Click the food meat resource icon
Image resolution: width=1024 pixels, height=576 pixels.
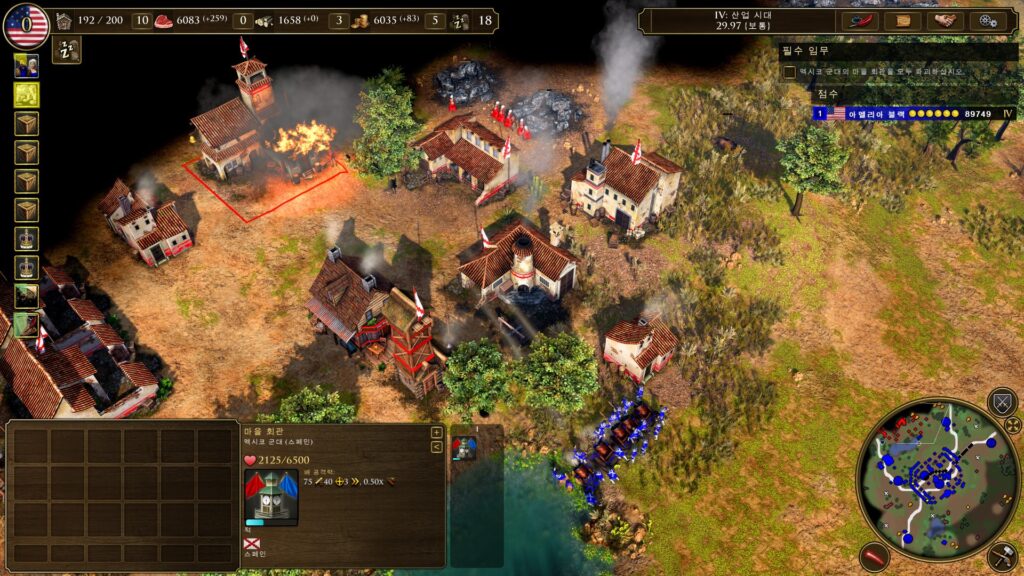(x=164, y=20)
